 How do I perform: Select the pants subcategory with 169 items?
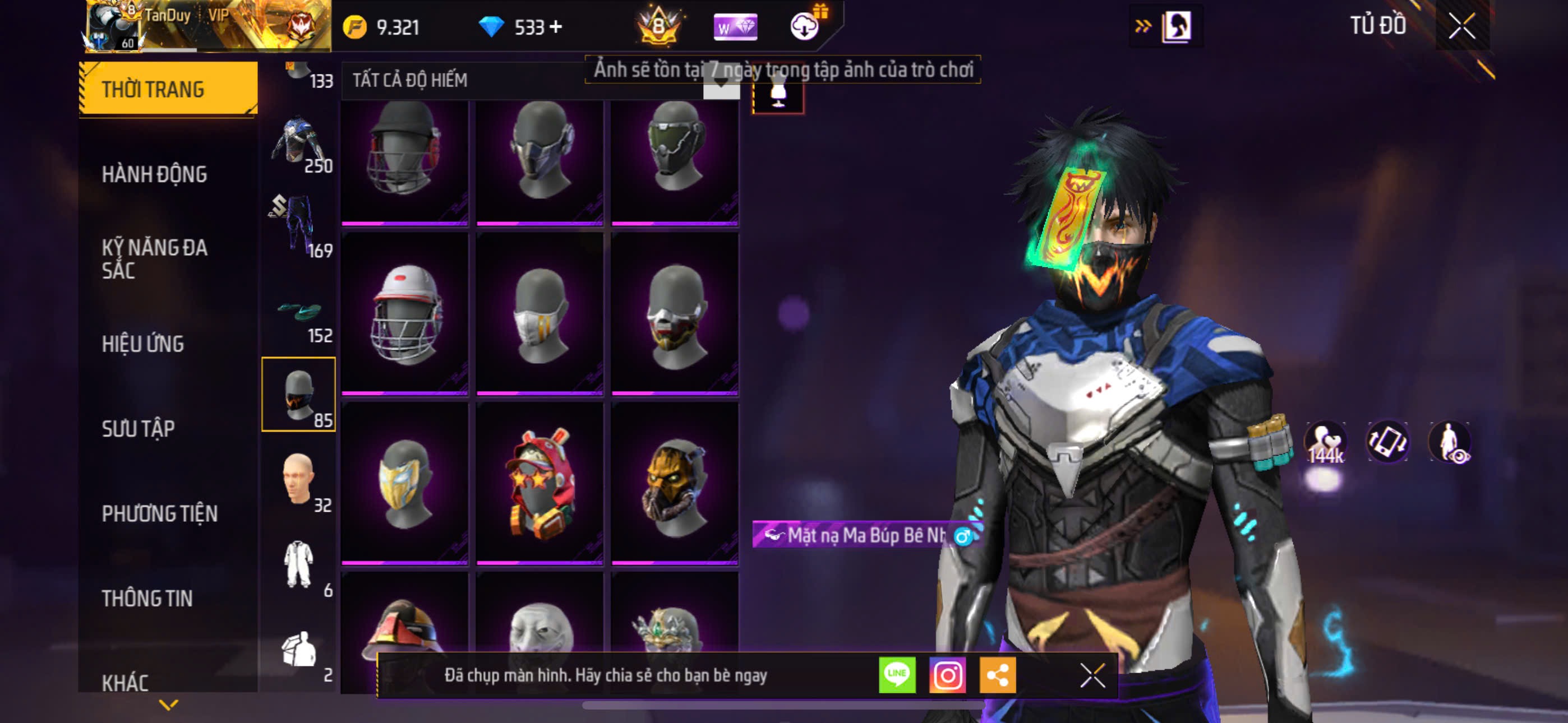pos(298,225)
